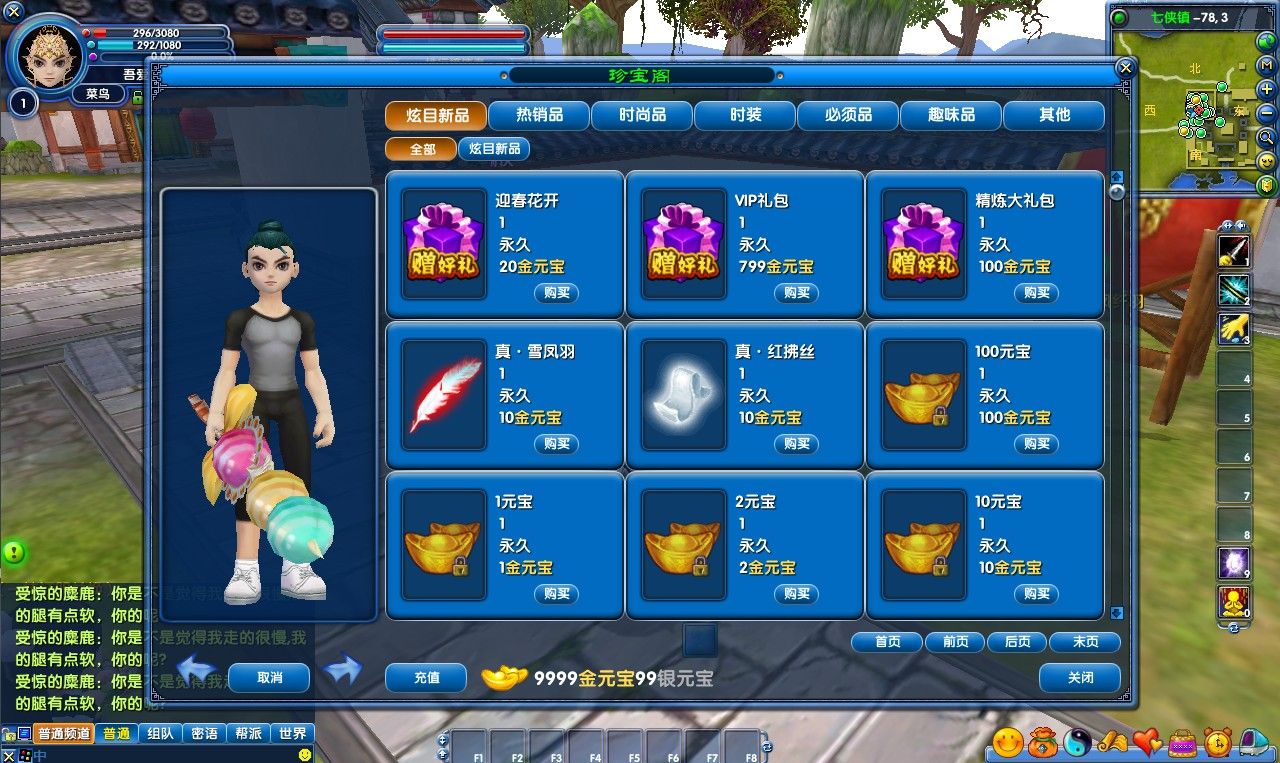Rotate character preview with right arrow
The width and height of the screenshot is (1280, 763).
343,669
